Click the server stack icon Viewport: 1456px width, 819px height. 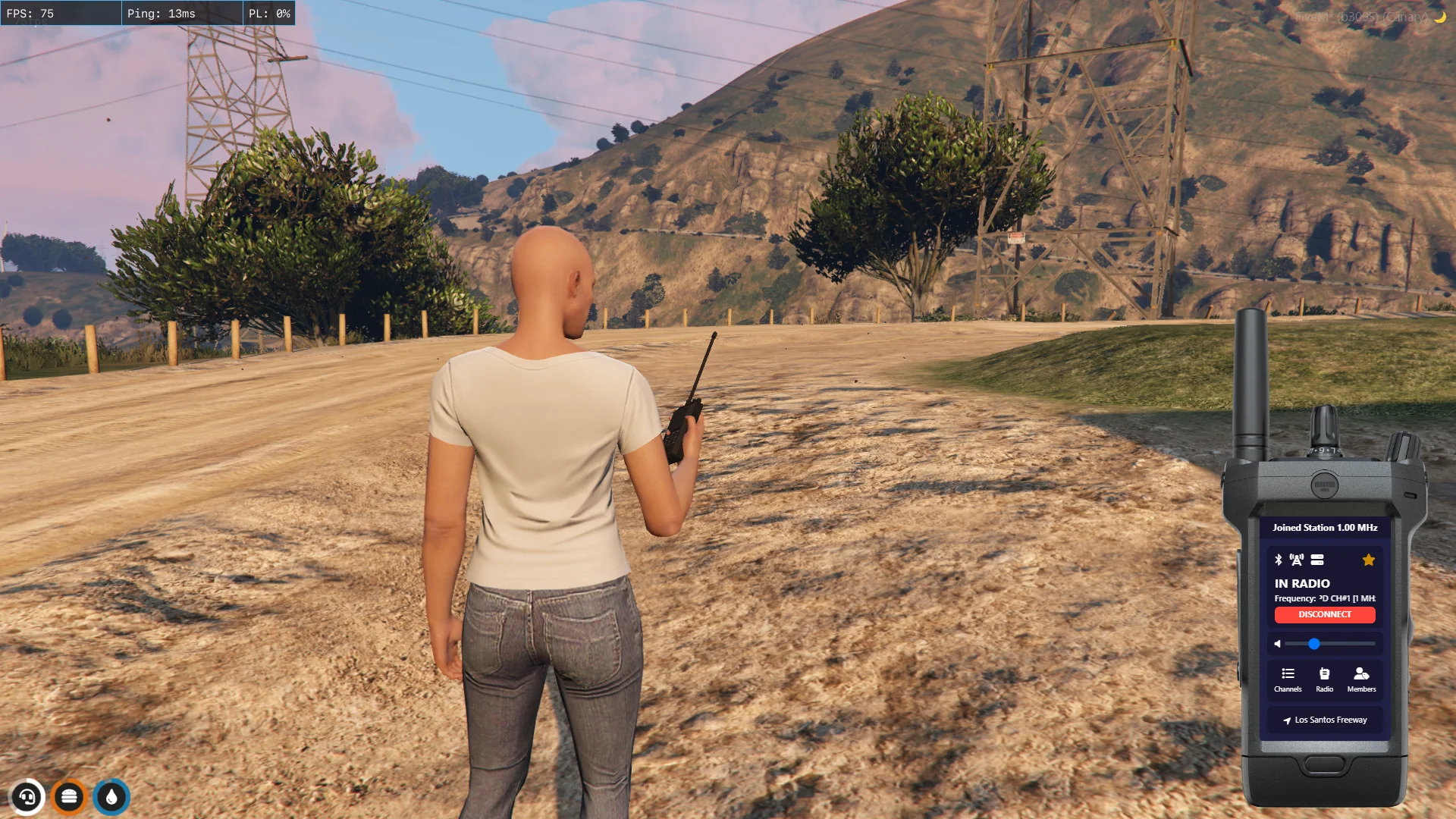1317,560
